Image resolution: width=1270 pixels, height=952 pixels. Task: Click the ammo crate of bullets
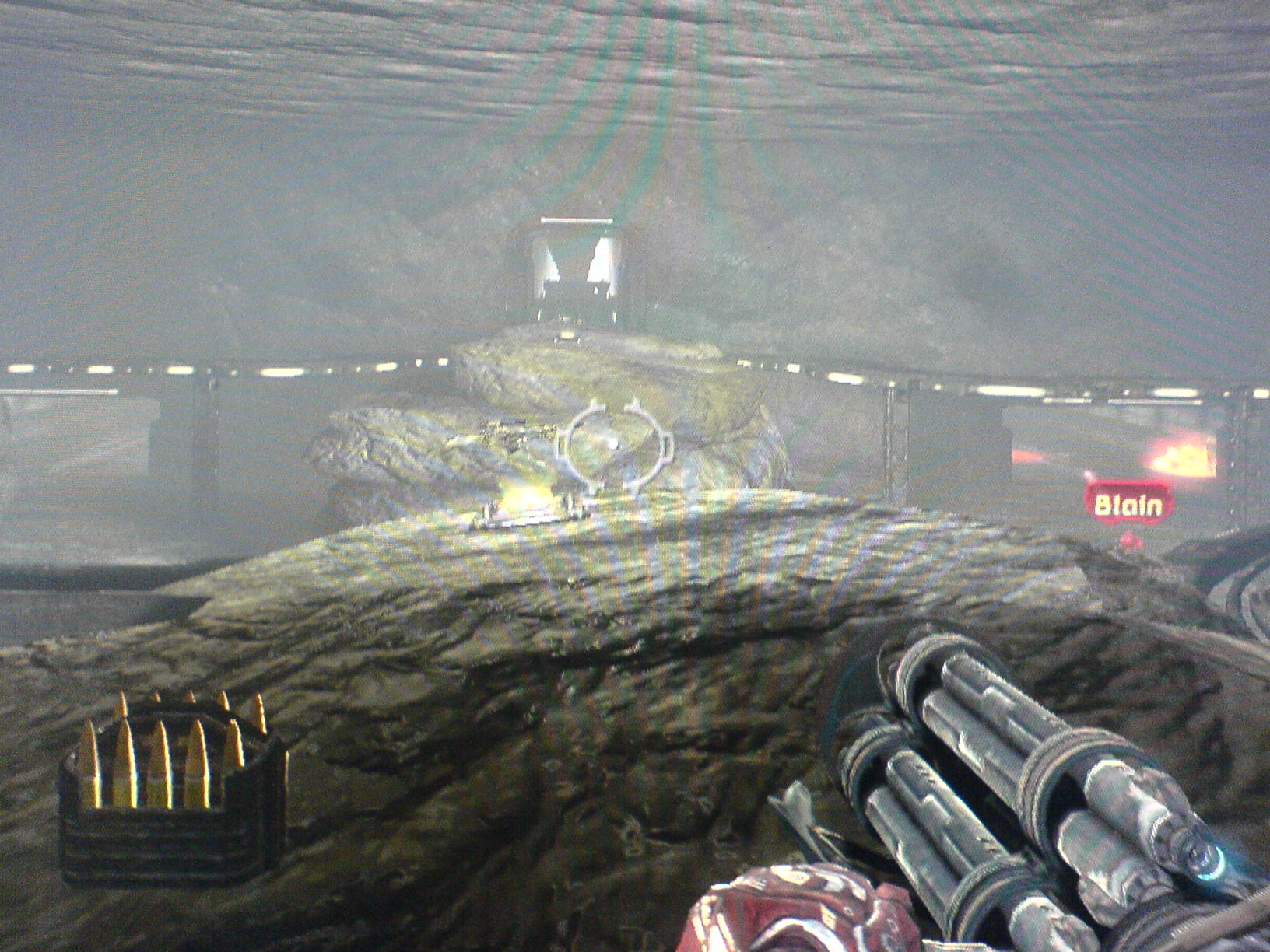click(163, 786)
